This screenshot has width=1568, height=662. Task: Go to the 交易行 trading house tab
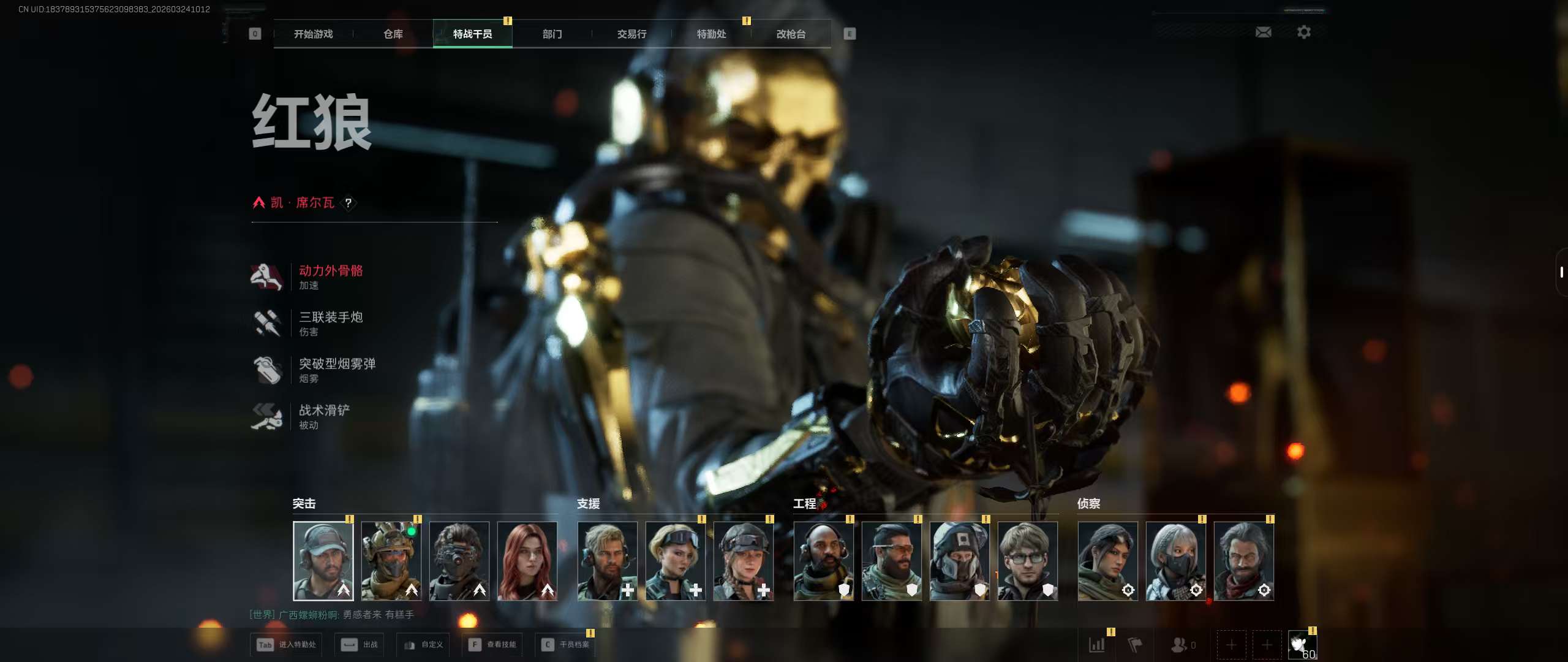[x=631, y=34]
